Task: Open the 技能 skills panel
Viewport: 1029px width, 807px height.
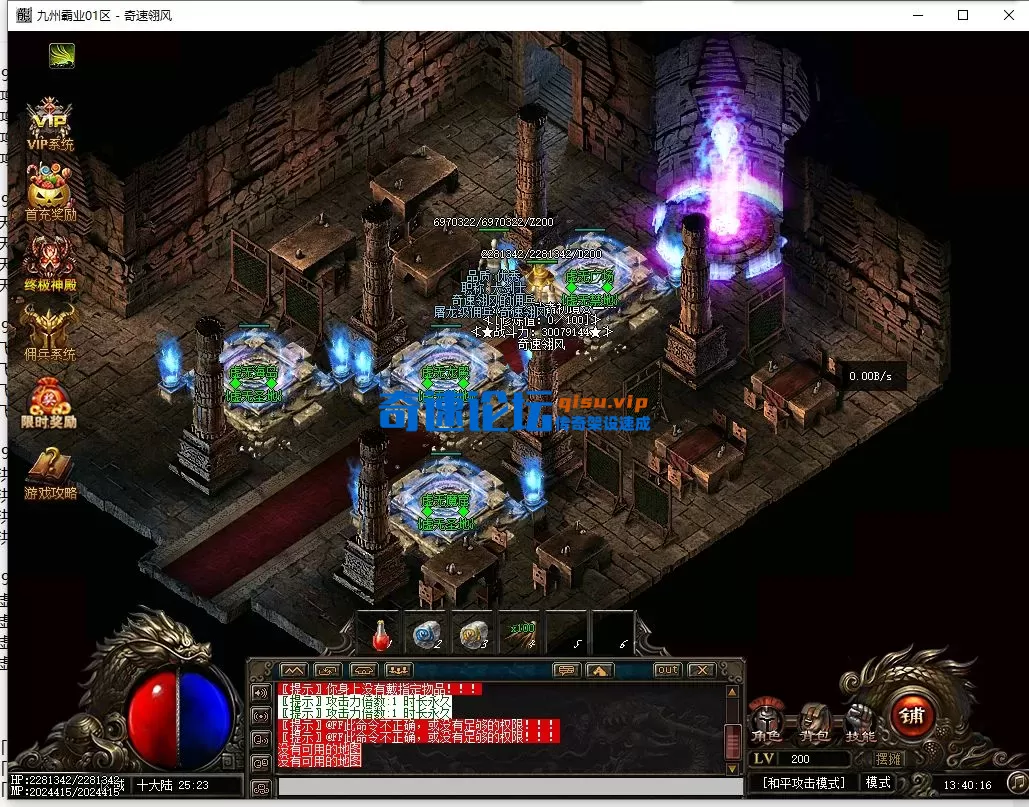Action: coord(860,719)
